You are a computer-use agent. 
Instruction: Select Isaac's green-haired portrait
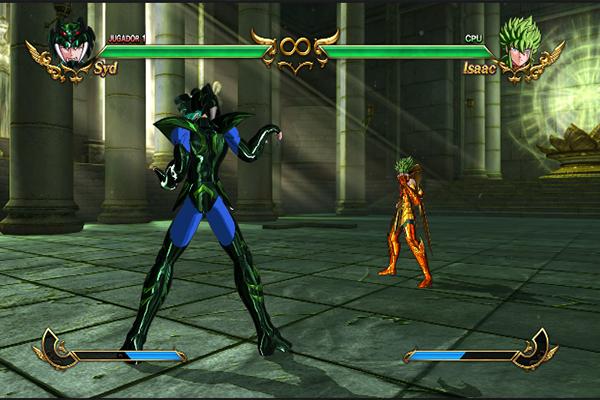click(x=520, y=44)
